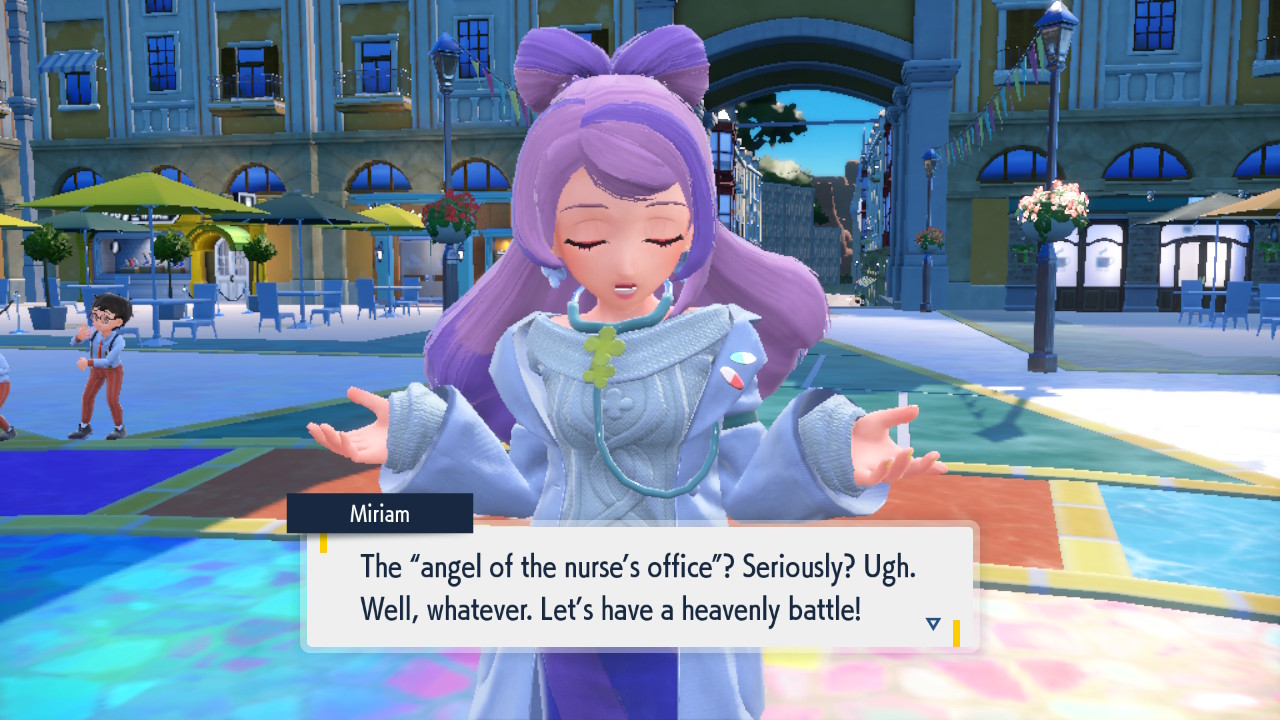The width and height of the screenshot is (1280, 720).
Task: Click Miriam's dialogue text box
Action: point(639,587)
